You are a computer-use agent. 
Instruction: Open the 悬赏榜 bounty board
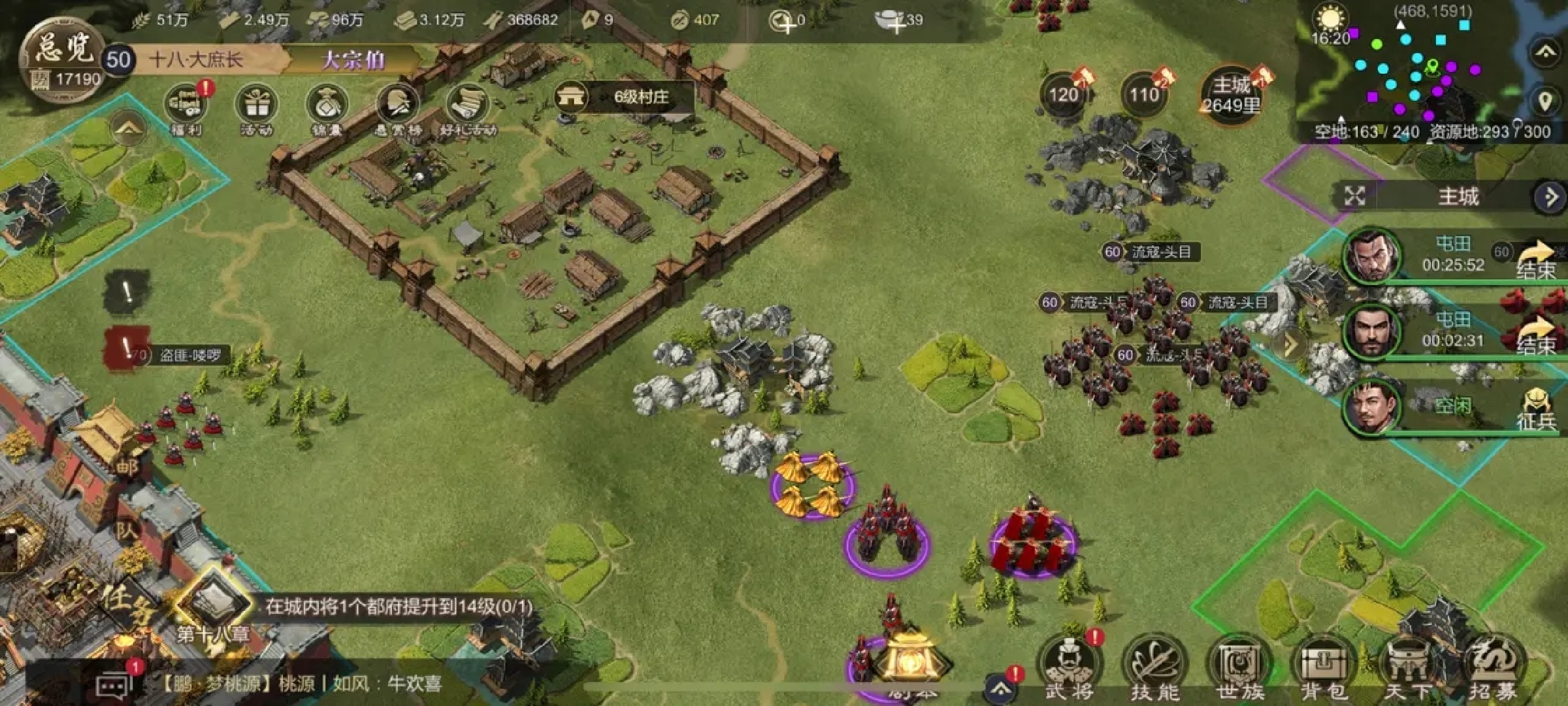coord(398,108)
